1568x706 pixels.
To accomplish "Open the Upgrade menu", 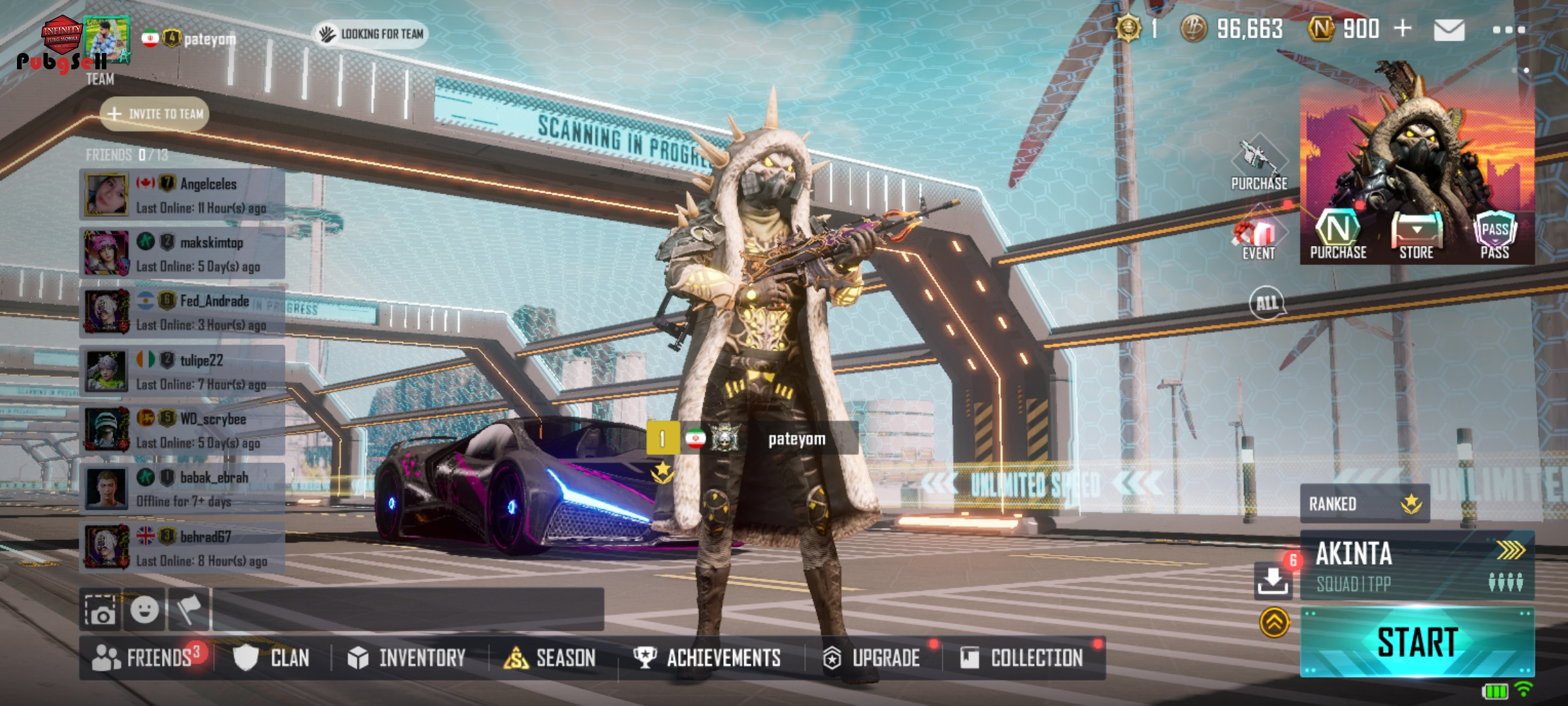I will [873, 658].
